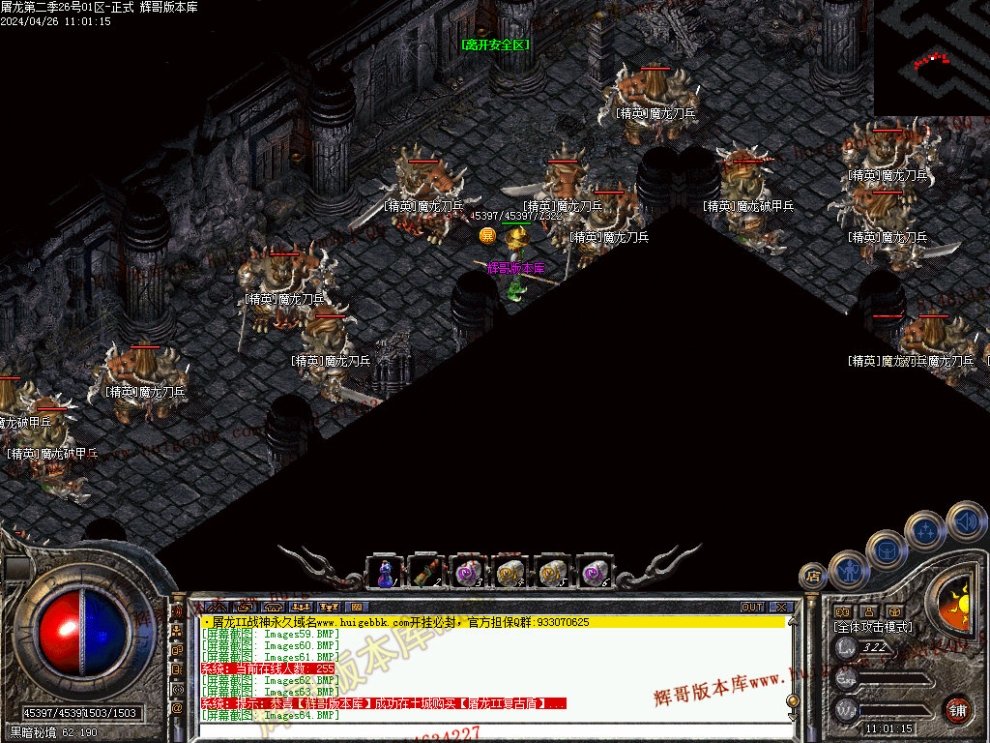This screenshot has height=743, width=990.
Task: Click the minimap in the corner
Action: point(931,57)
